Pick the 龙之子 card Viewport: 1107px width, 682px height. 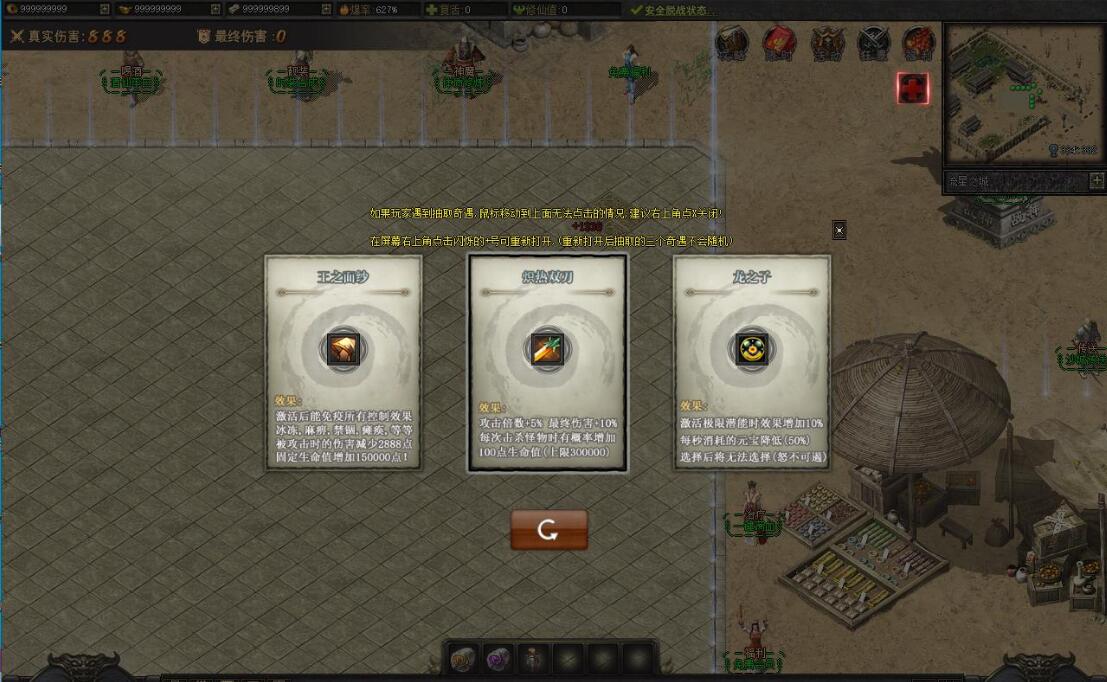[751, 362]
